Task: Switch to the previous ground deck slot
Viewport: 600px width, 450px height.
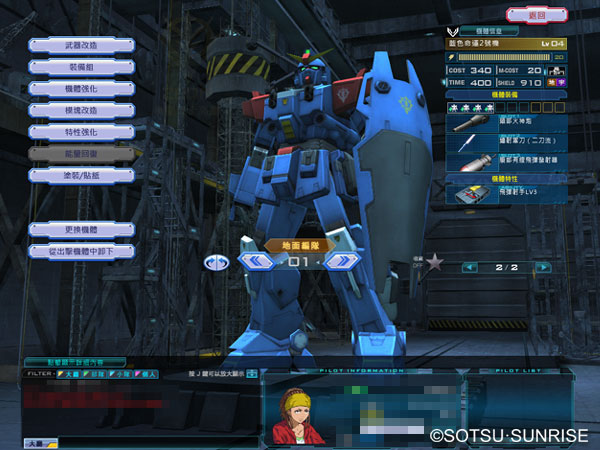Action: tap(257, 262)
